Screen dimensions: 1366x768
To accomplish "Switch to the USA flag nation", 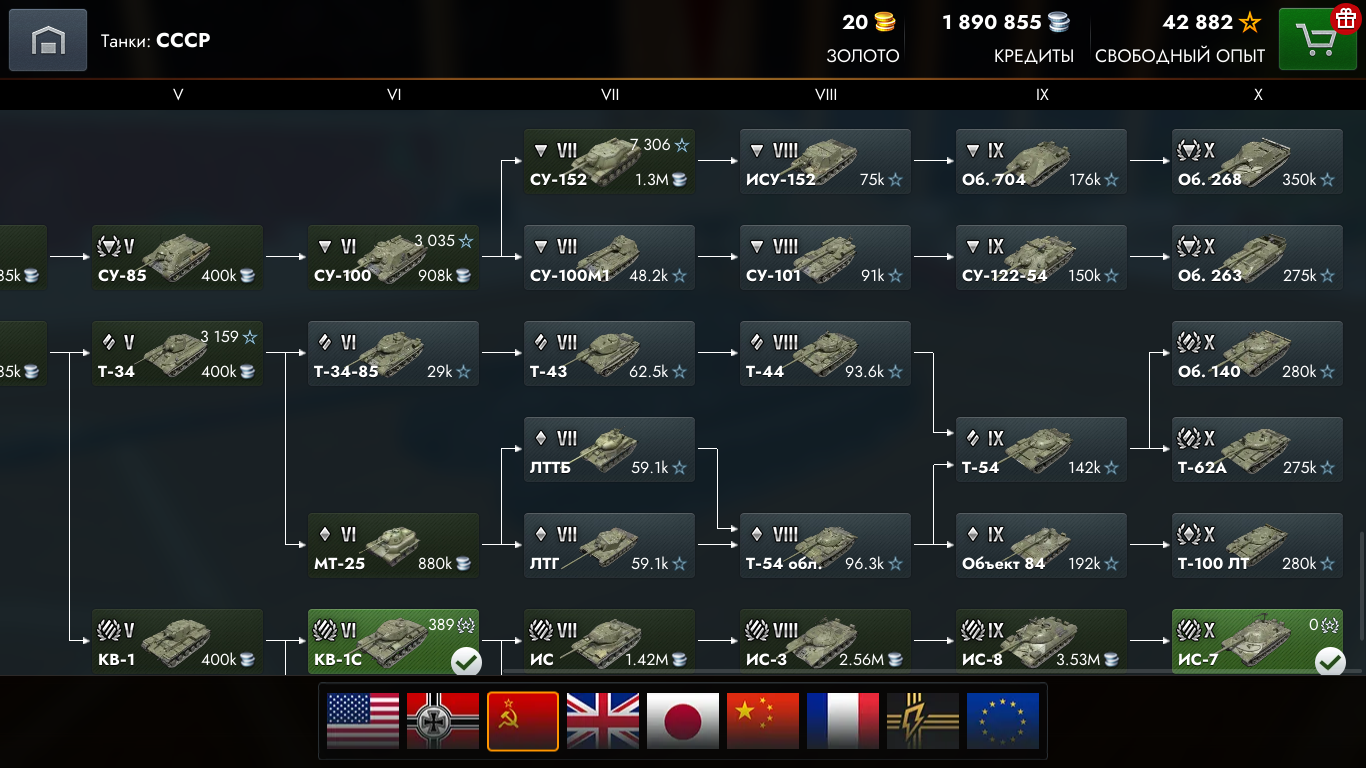I will tap(363, 721).
